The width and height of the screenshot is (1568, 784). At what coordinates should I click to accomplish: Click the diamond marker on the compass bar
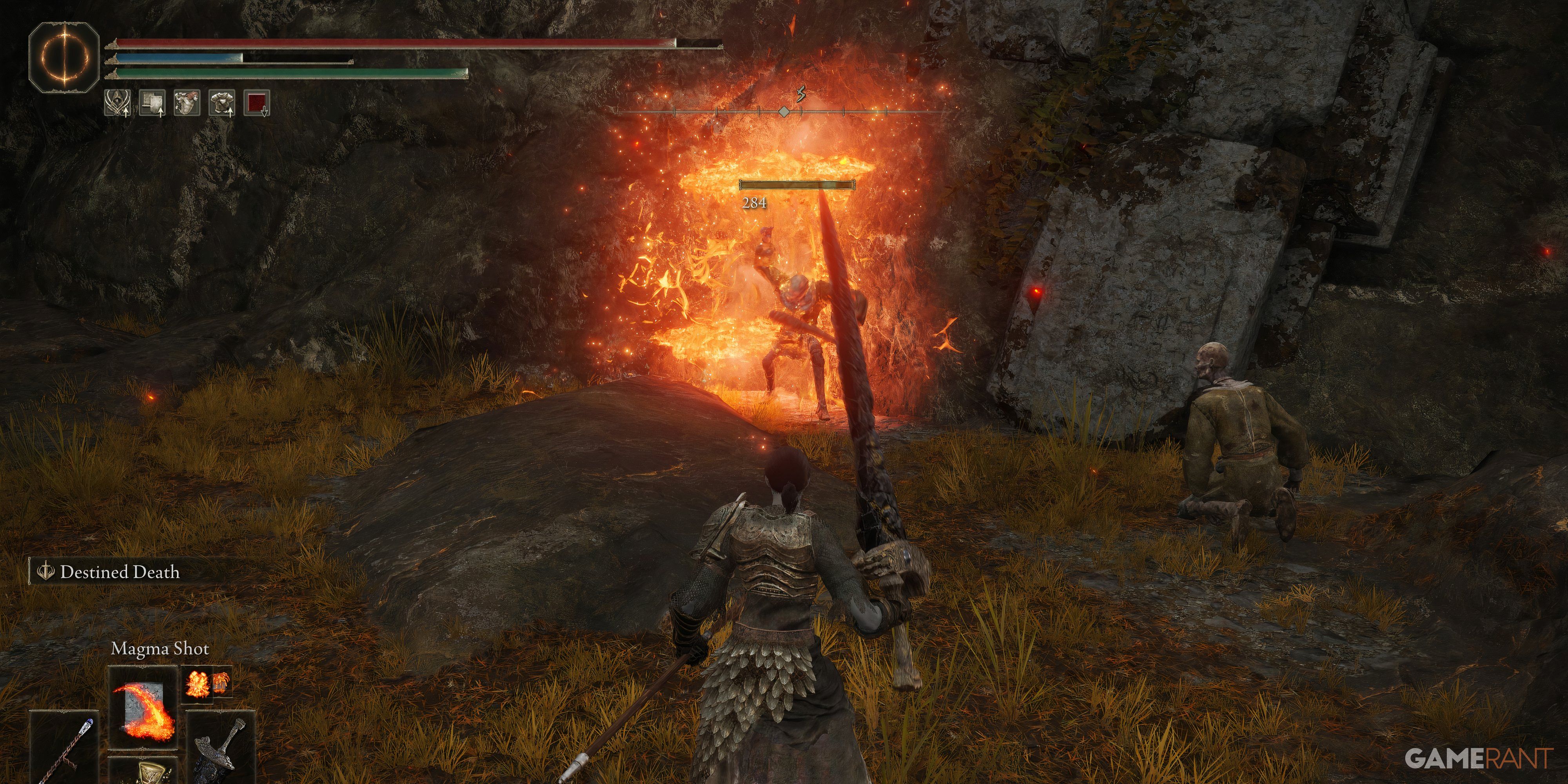[785, 111]
